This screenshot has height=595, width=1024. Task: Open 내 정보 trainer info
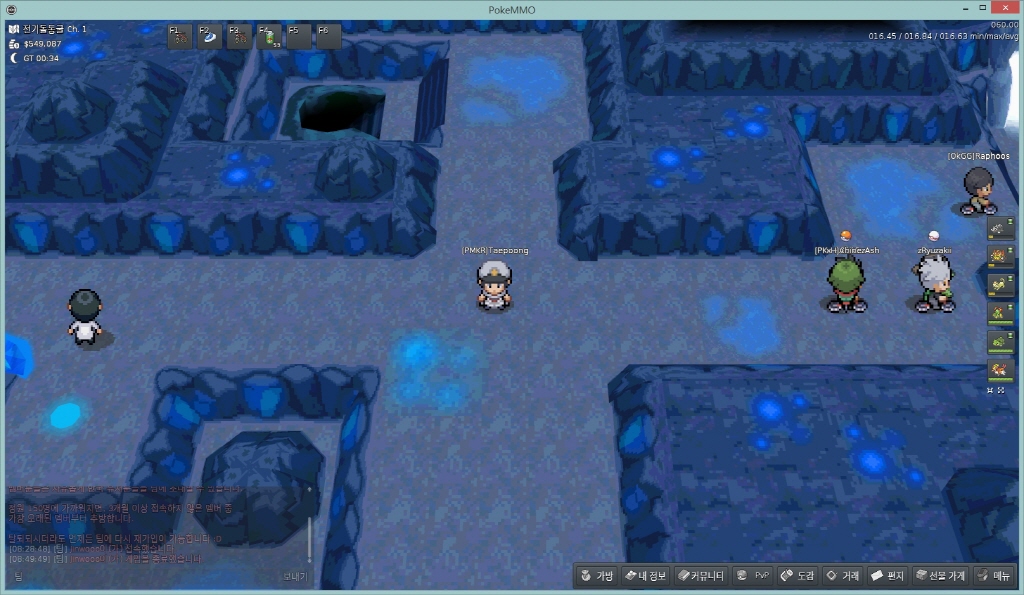(645, 576)
